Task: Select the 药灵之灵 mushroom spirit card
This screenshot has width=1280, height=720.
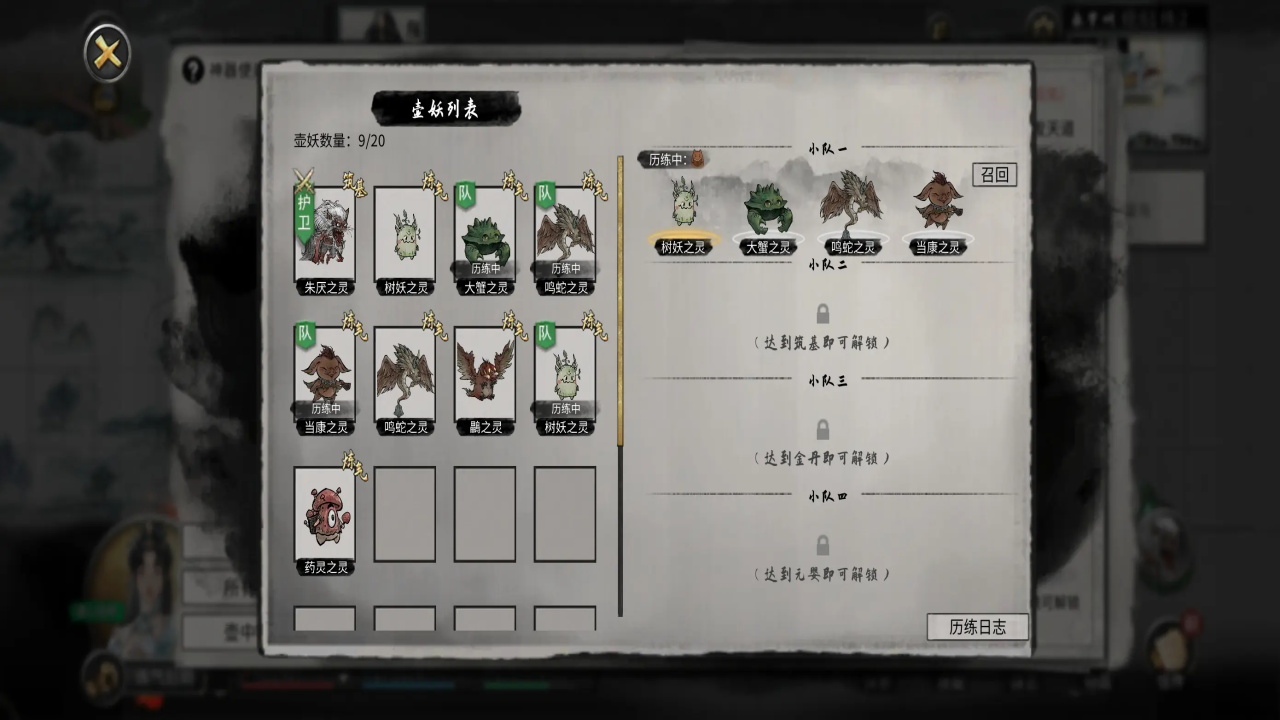Action: [x=324, y=515]
